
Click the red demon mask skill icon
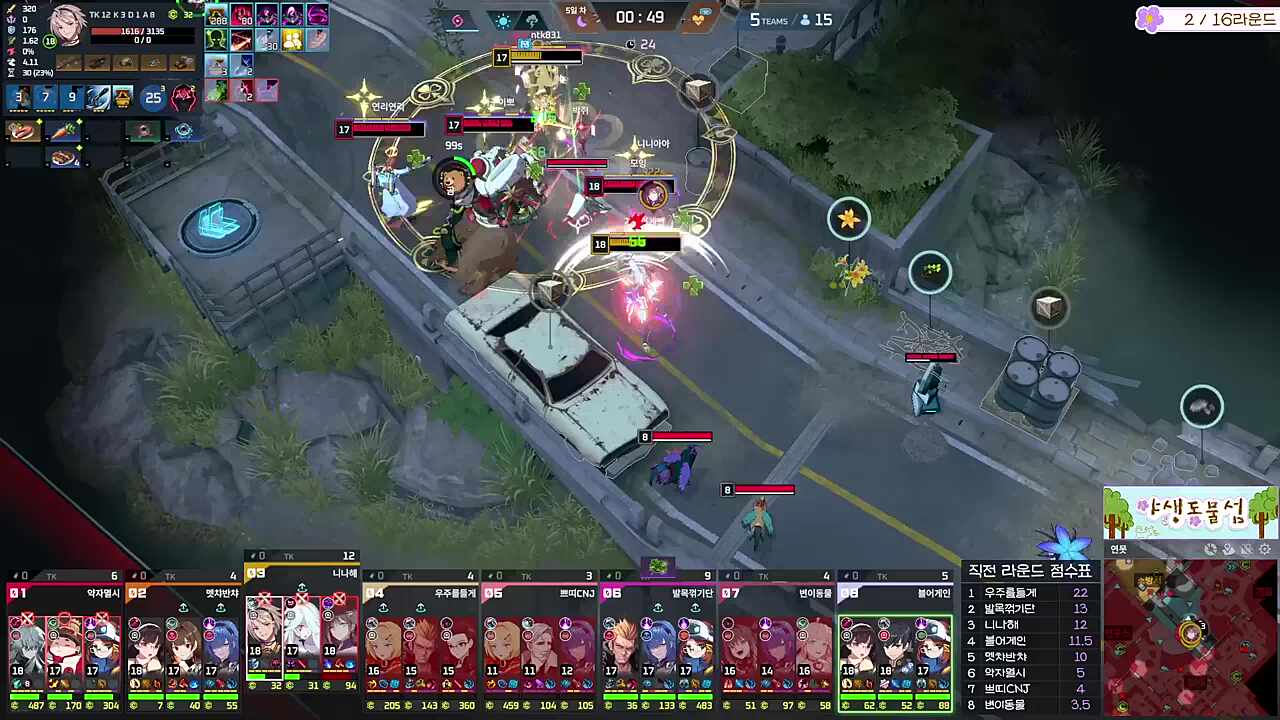tap(183, 97)
